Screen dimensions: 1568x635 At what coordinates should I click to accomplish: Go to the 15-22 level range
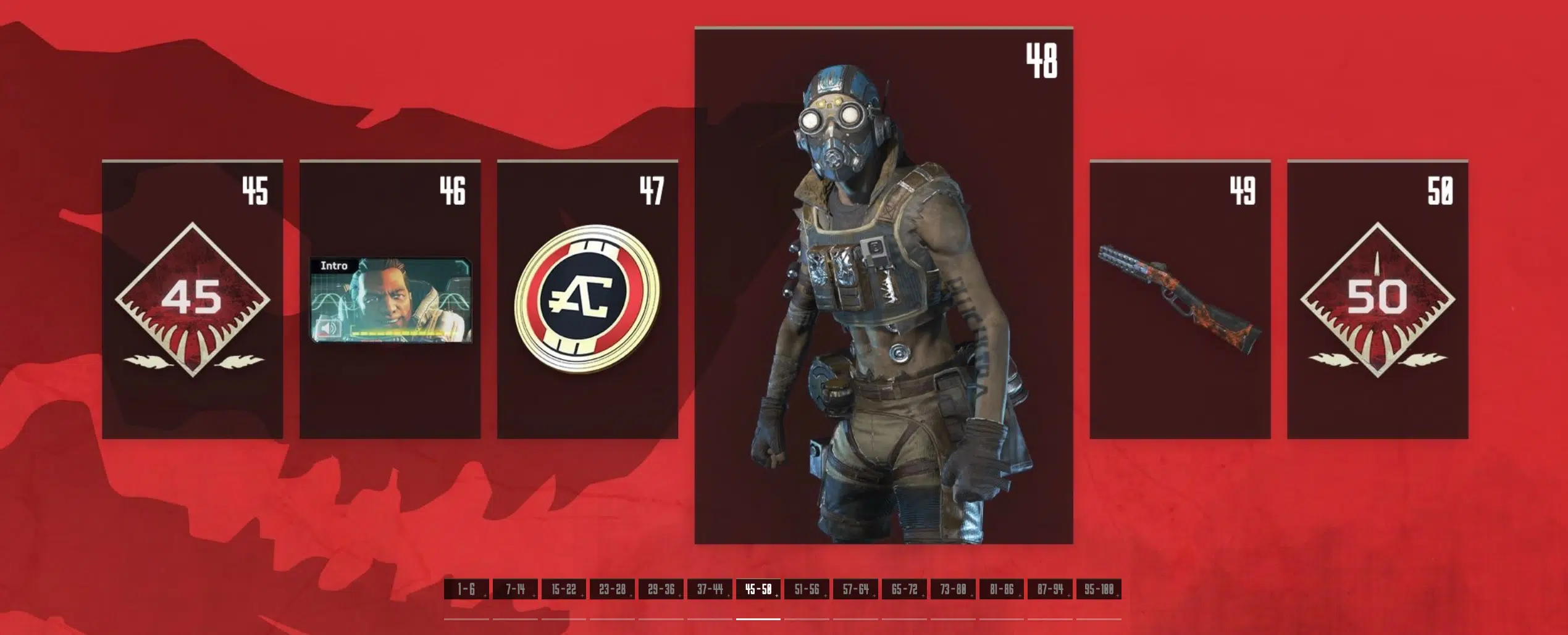(564, 589)
